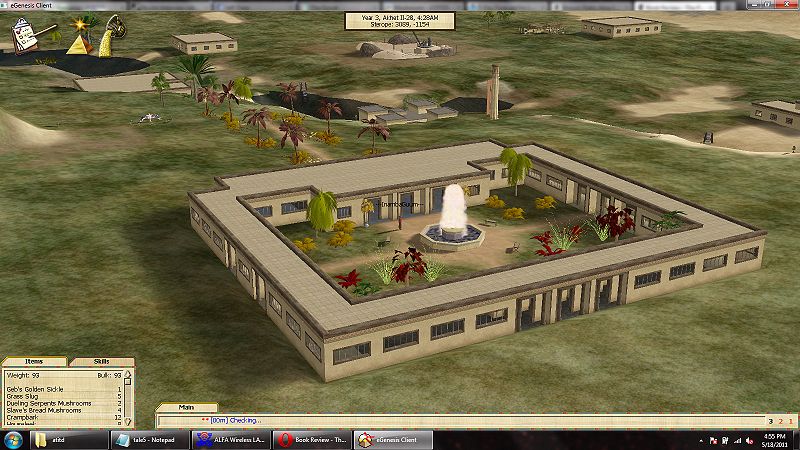Select Dueling Serpents Mushrooms entry
Viewport: 800px width, 450px height.
pos(47,403)
